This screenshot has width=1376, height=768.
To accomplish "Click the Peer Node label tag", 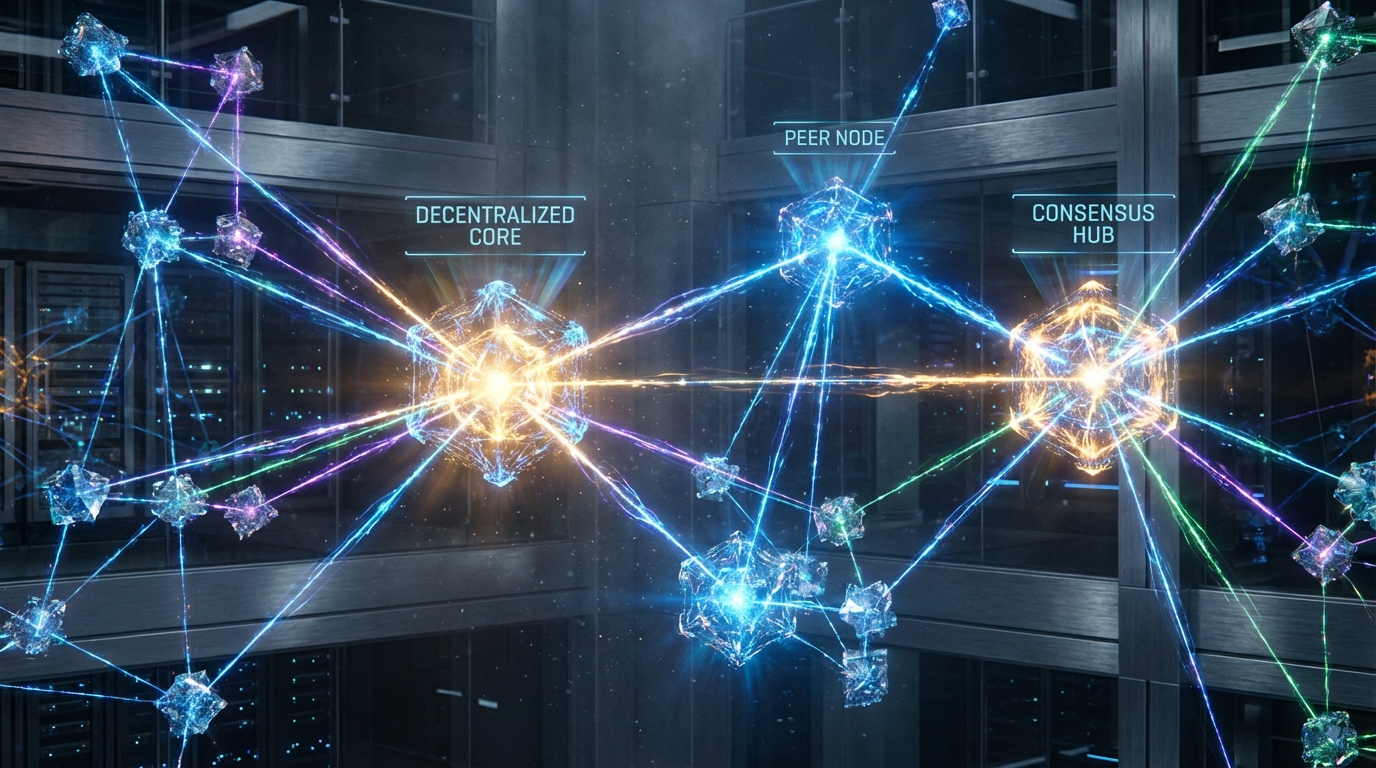I will (x=835, y=138).
